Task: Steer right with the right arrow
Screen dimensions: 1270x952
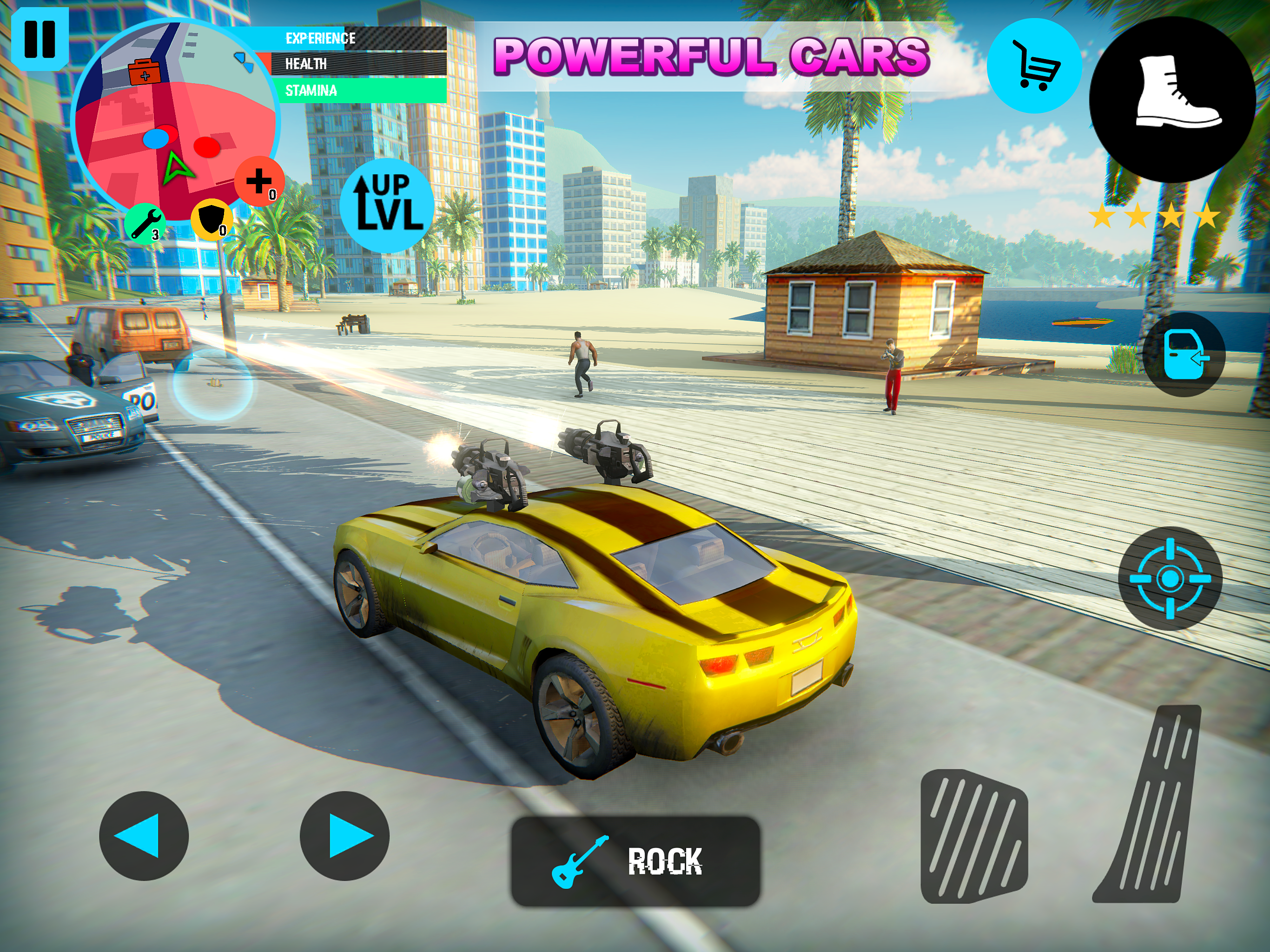Action: point(344,835)
